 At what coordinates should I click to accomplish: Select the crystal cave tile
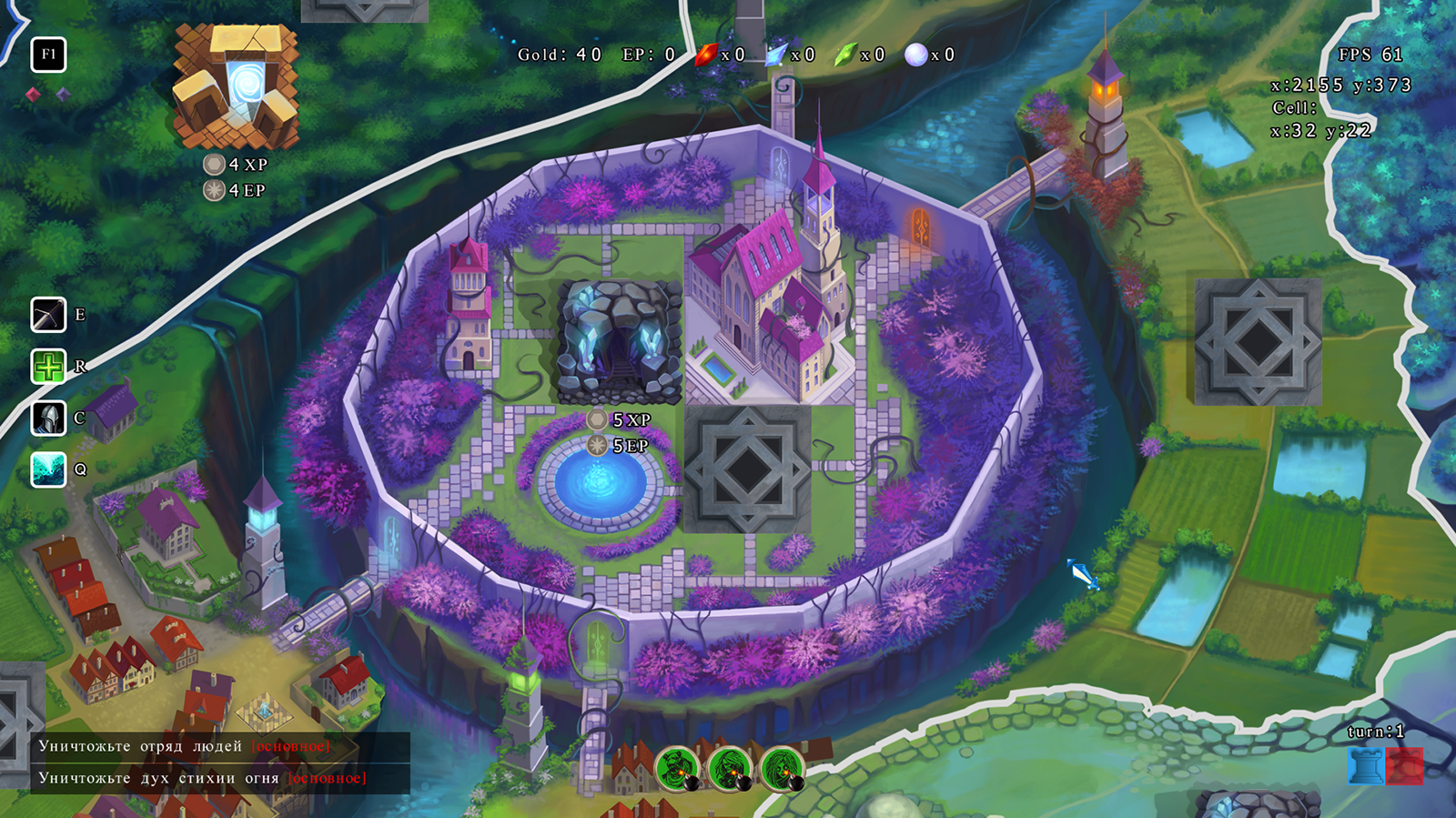(619, 343)
